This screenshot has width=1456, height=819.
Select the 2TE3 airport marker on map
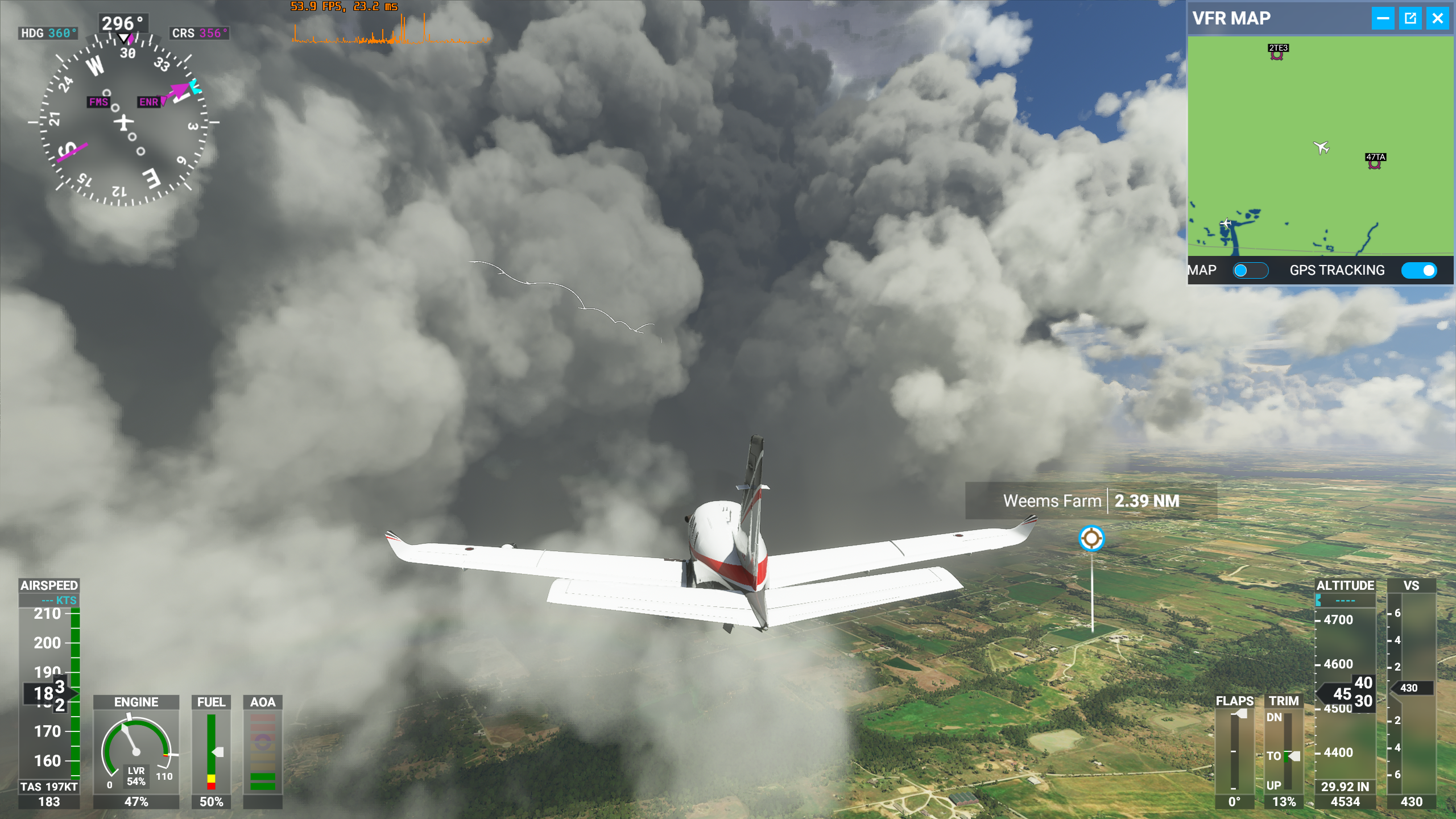click(1277, 55)
